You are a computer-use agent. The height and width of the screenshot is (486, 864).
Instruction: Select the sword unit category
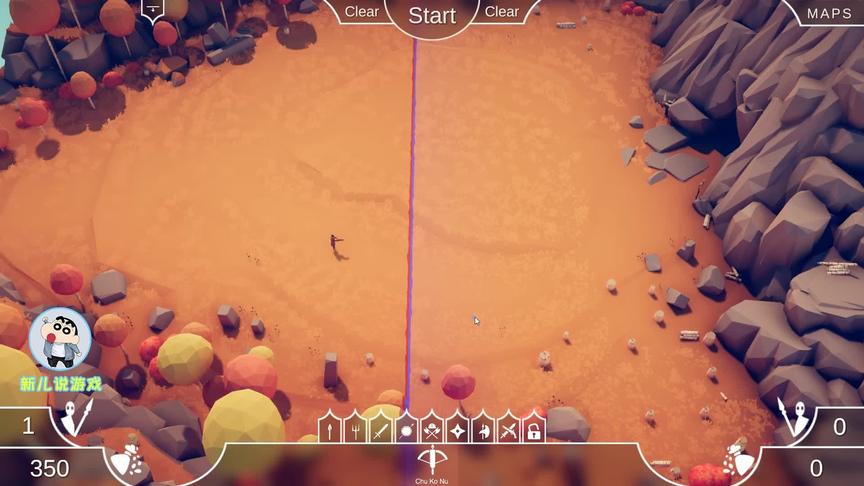(x=380, y=430)
